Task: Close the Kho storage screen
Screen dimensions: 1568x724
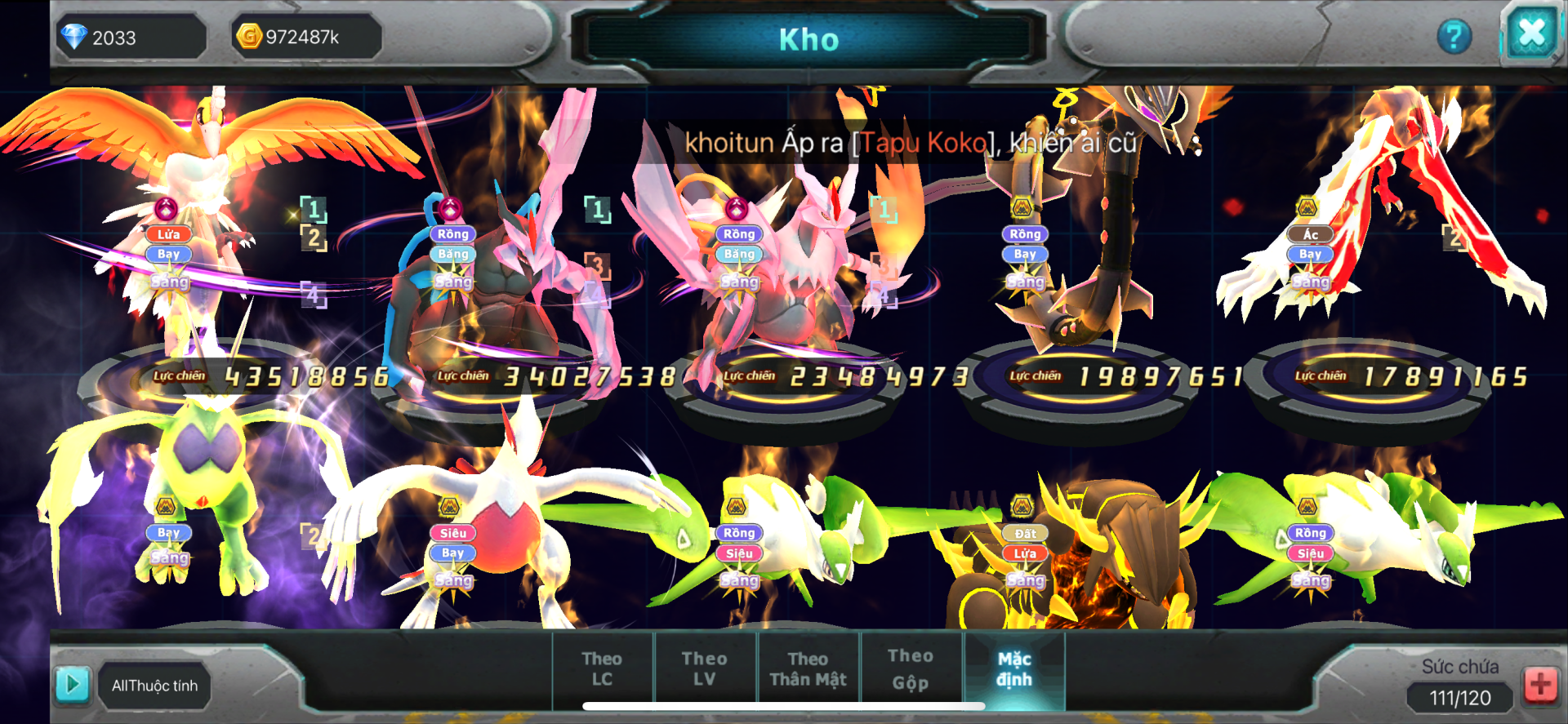Action: point(1530,34)
